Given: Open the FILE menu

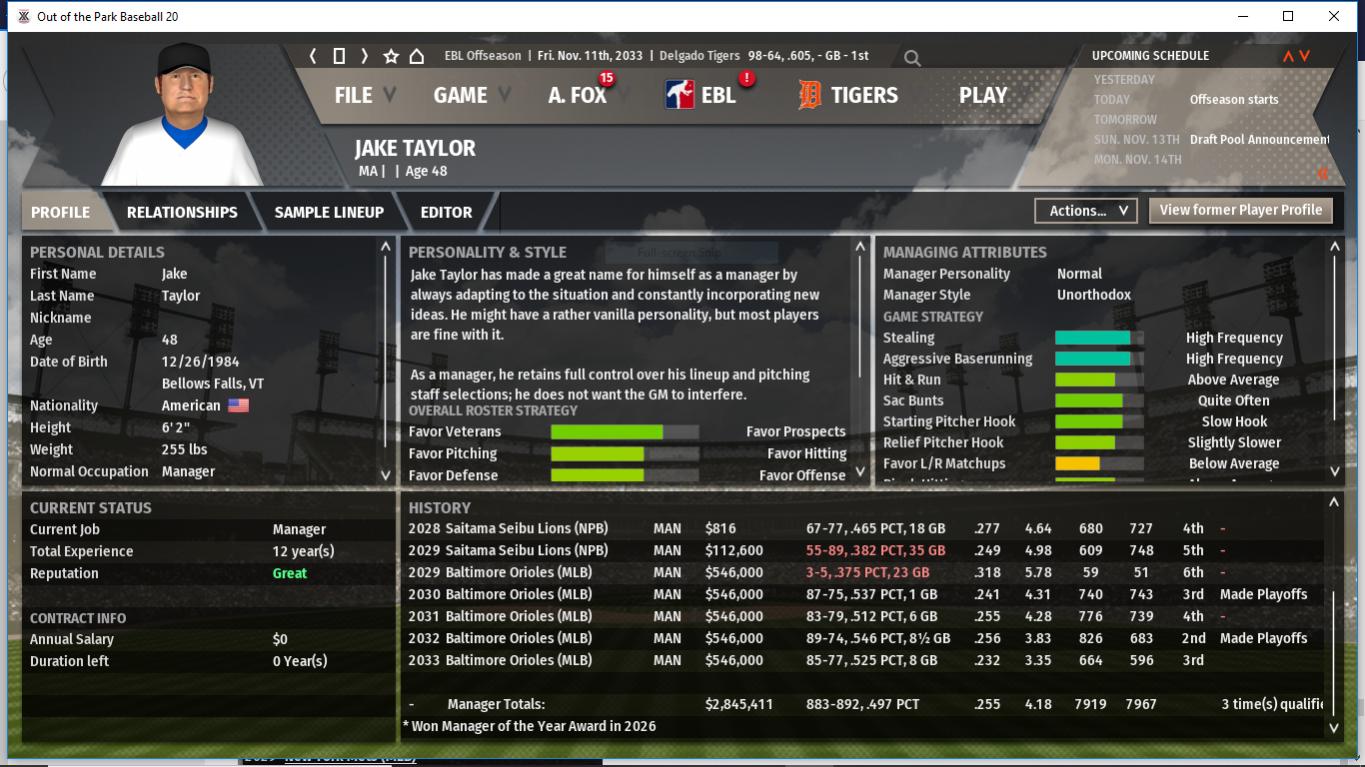Looking at the screenshot, I should coord(354,95).
